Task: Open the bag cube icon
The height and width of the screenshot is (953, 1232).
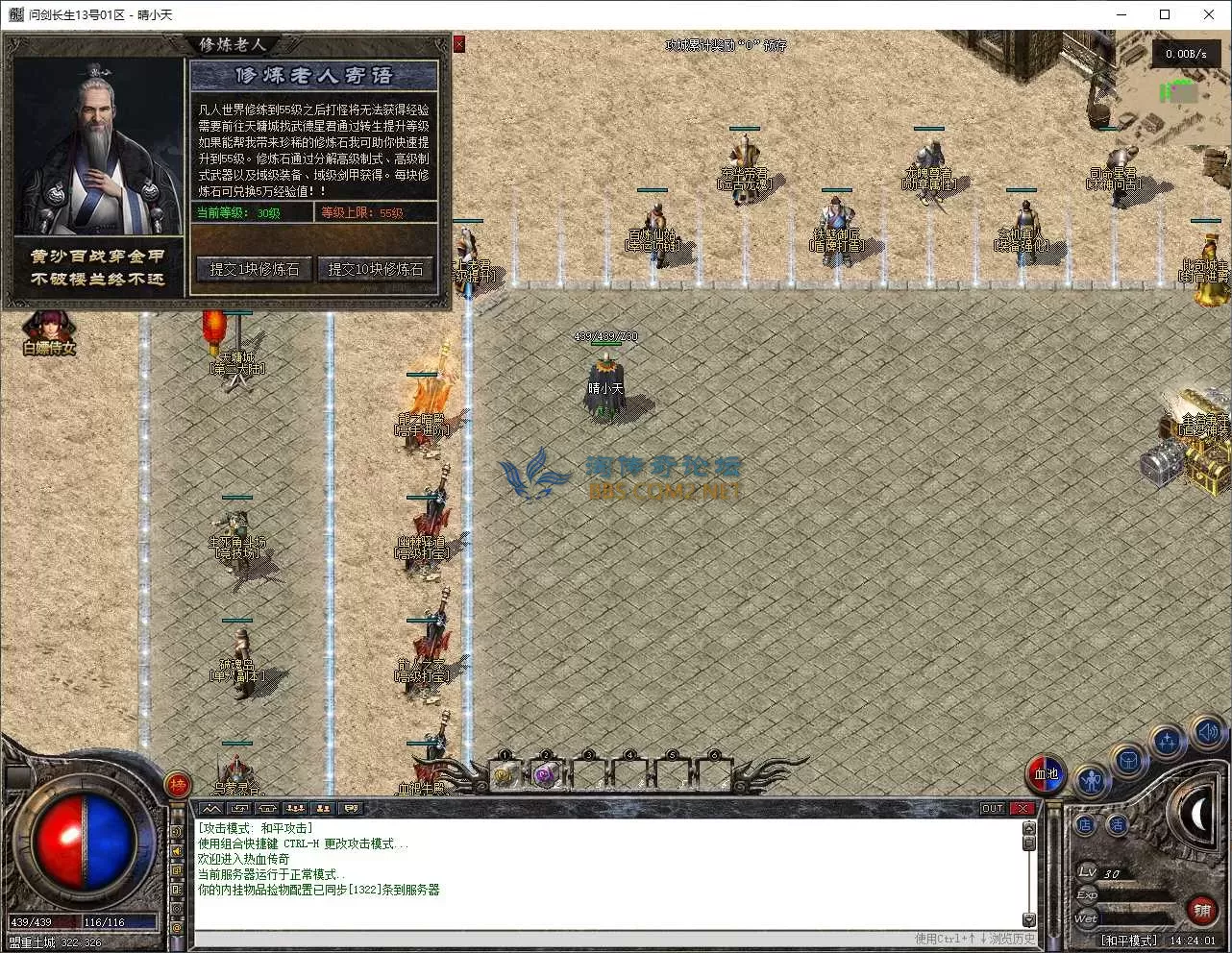Action: tap(1128, 761)
